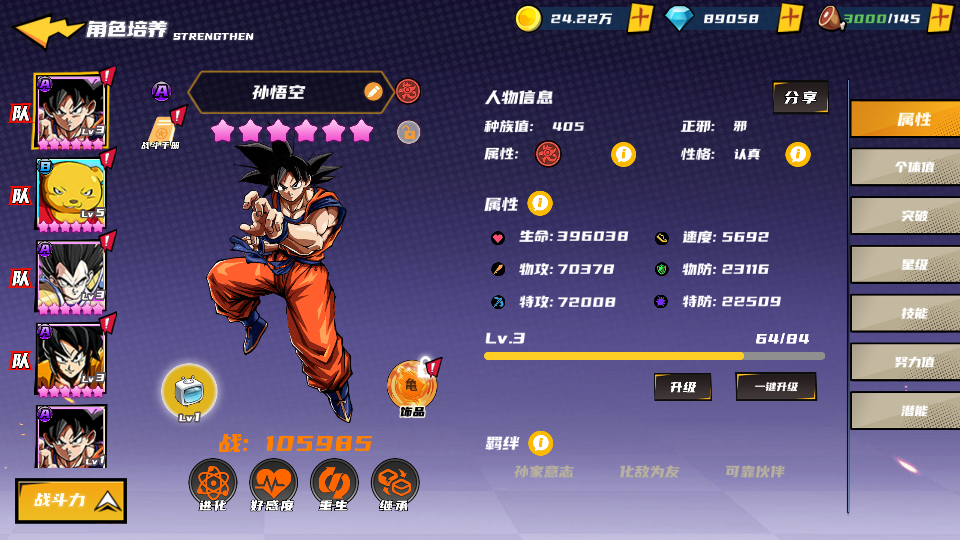Choose the 重生 rebirth icon

pos(334,485)
